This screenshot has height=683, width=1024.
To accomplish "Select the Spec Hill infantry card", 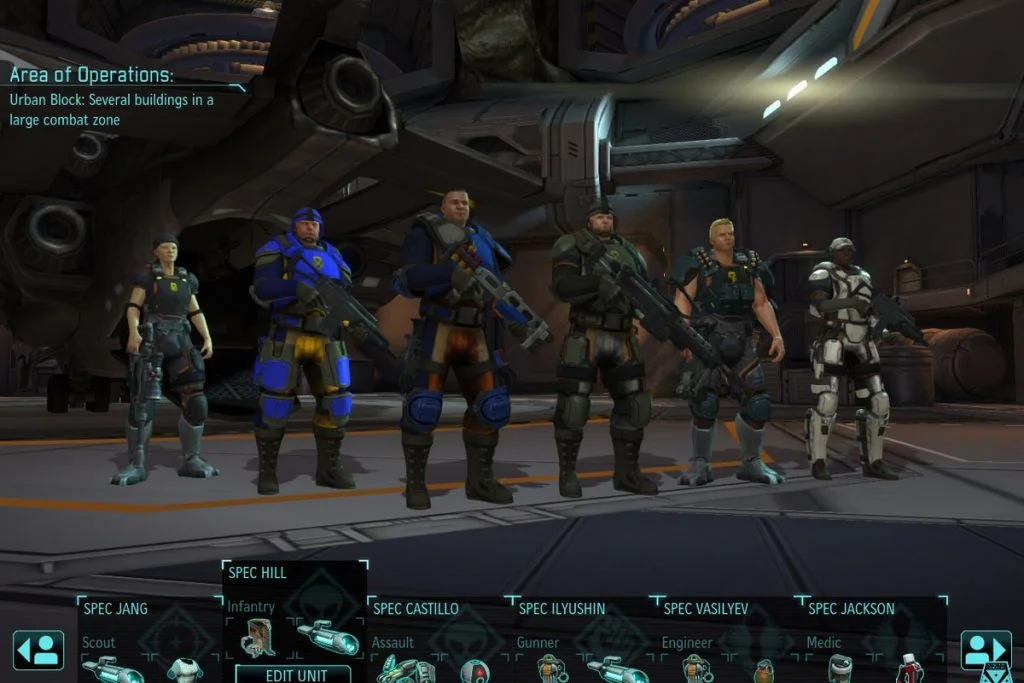I will [x=294, y=588].
